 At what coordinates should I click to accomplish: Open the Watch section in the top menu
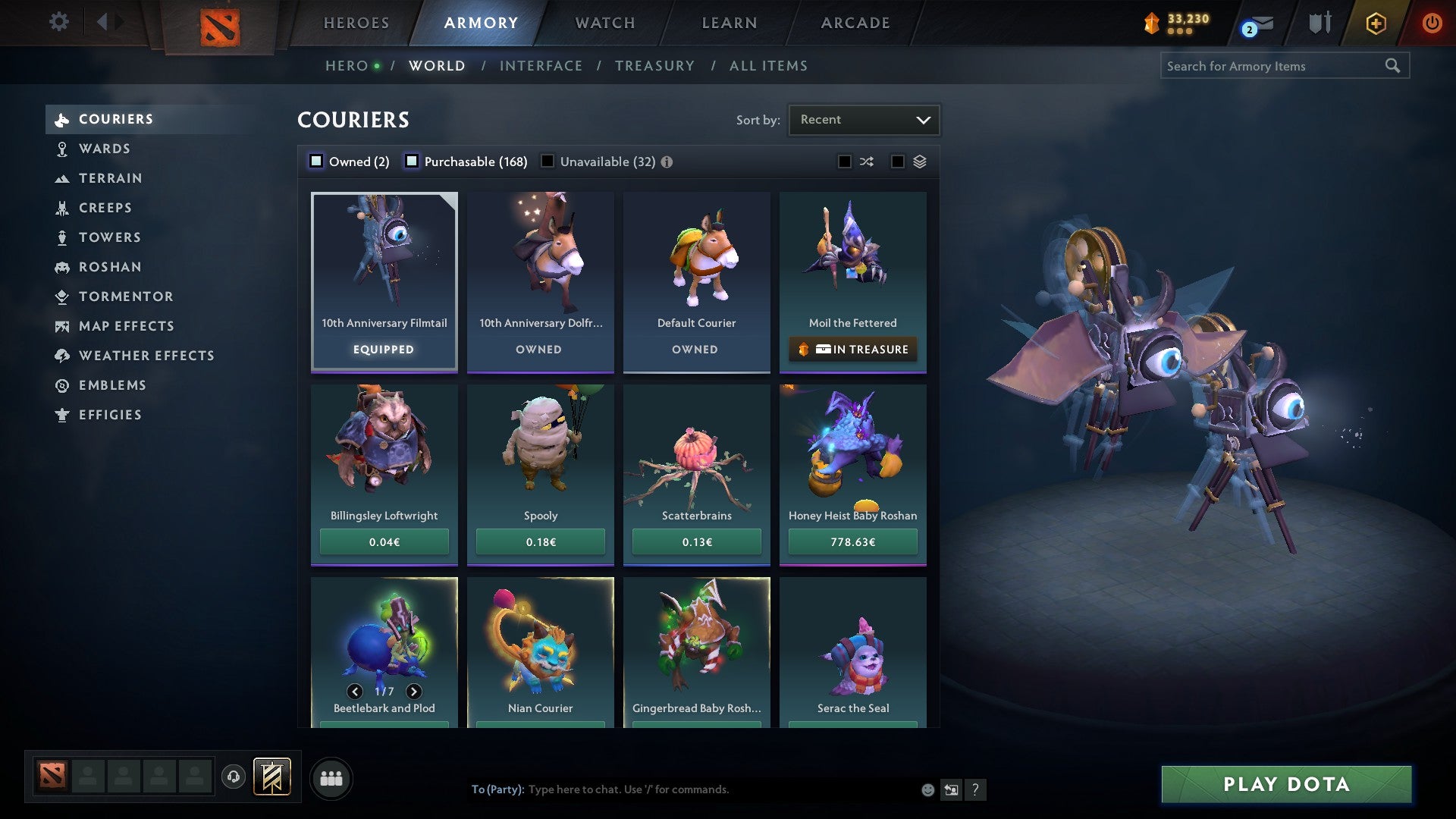pyautogui.click(x=604, y=22)
